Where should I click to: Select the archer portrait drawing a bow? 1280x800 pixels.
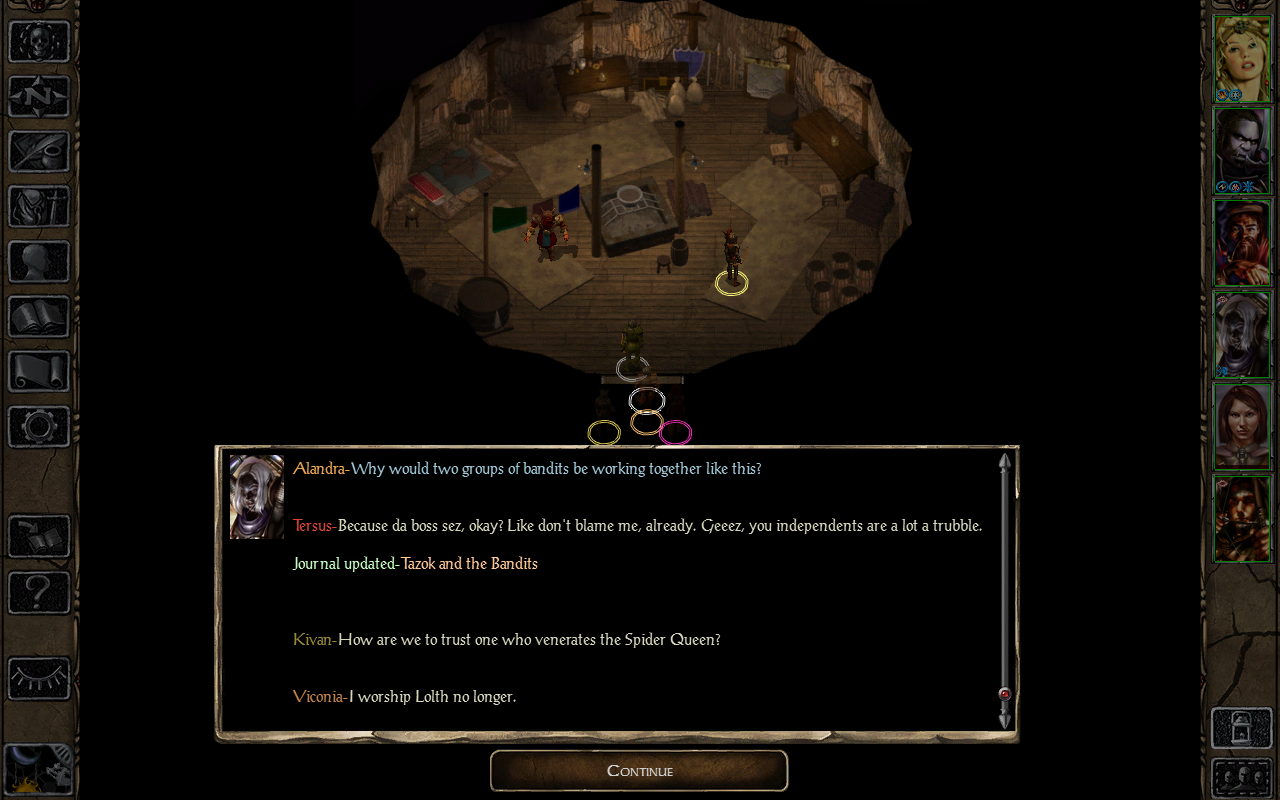1241,518
